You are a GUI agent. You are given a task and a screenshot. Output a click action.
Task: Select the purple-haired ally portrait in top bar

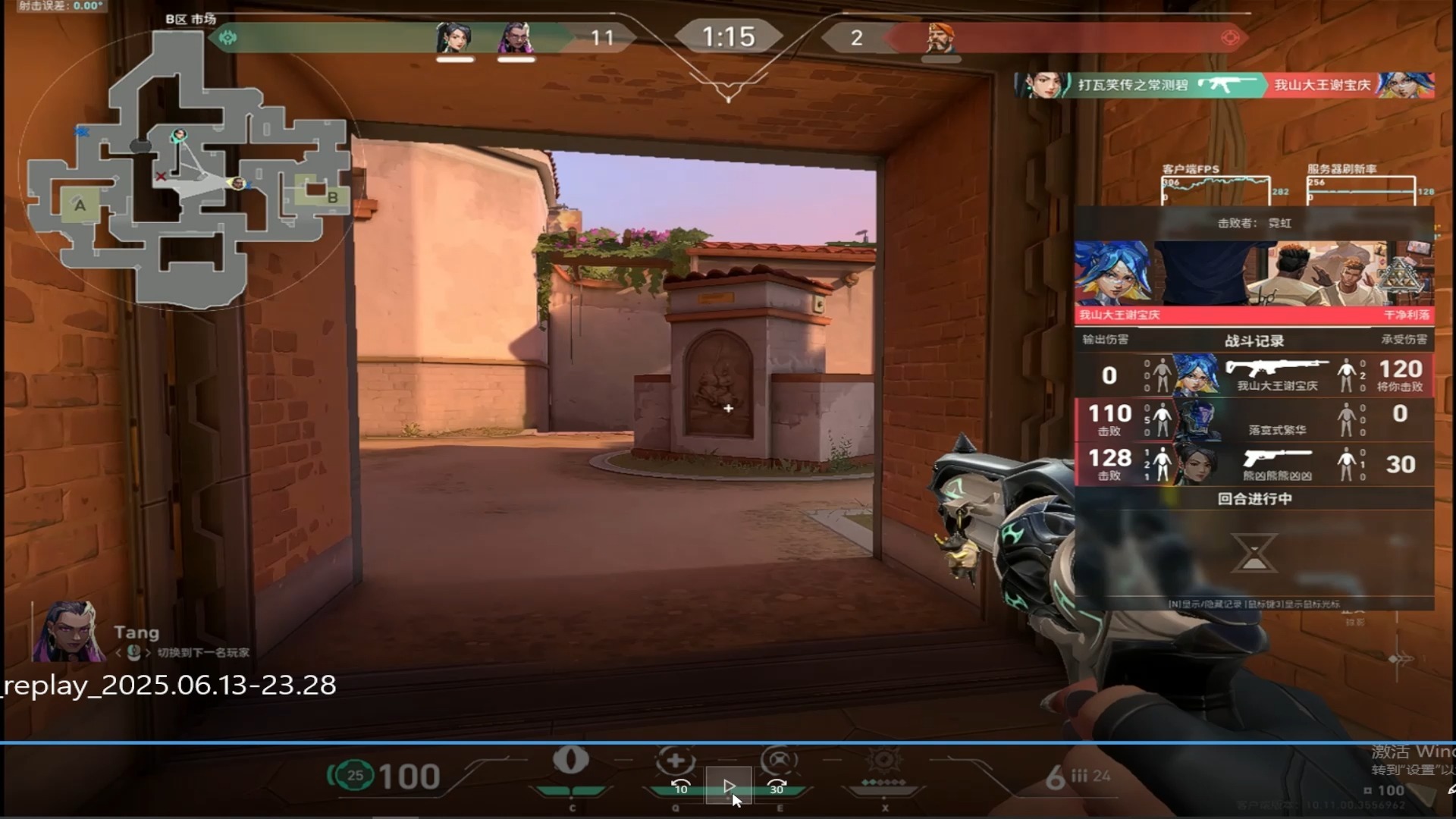coord(516,37)
